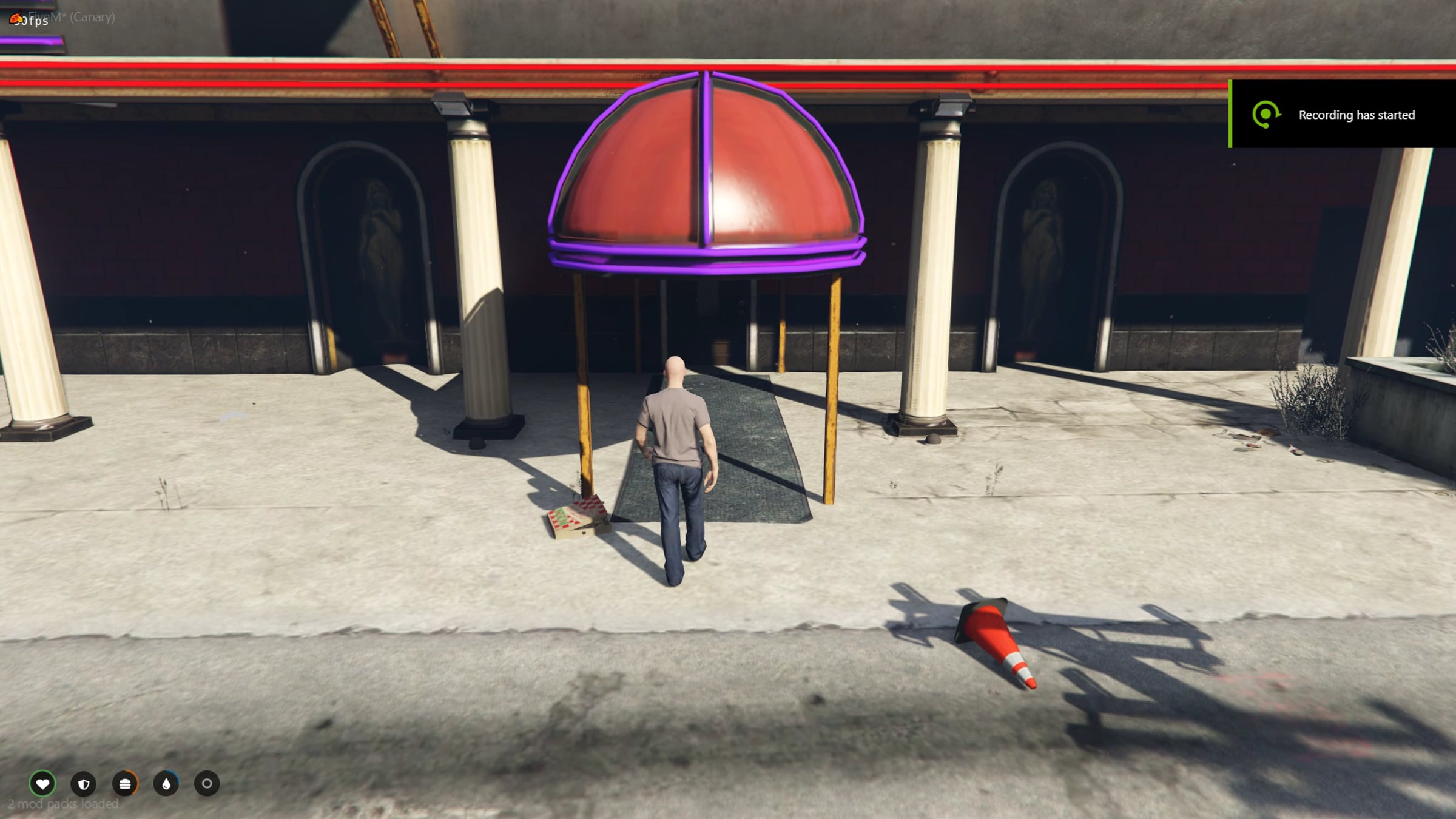This screenshot has width=1456, height=819.
Task: Click the burger hunger status icon
Action: [125, 784]
